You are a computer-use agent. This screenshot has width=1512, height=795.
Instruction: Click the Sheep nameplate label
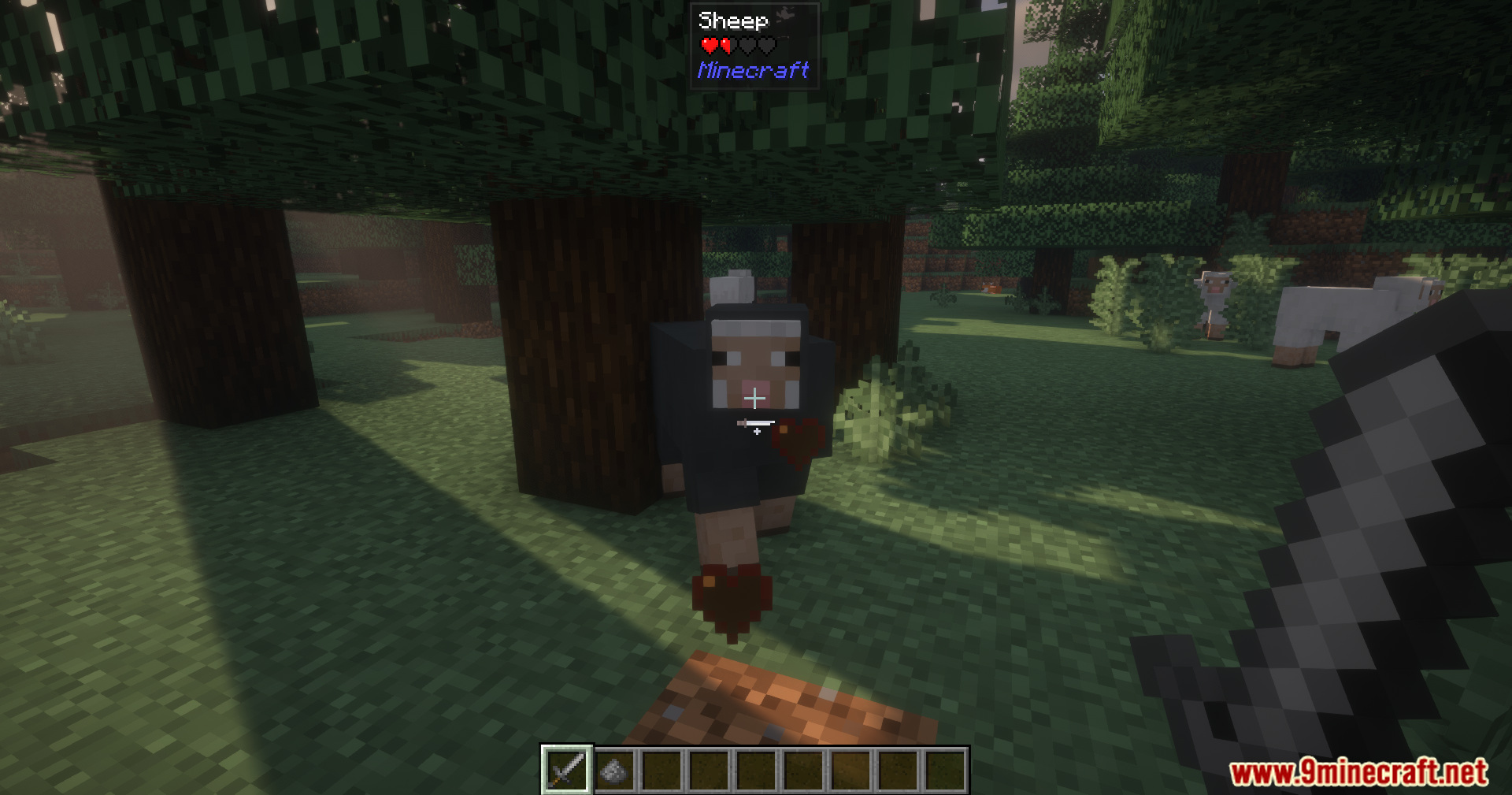pos(732,21)
